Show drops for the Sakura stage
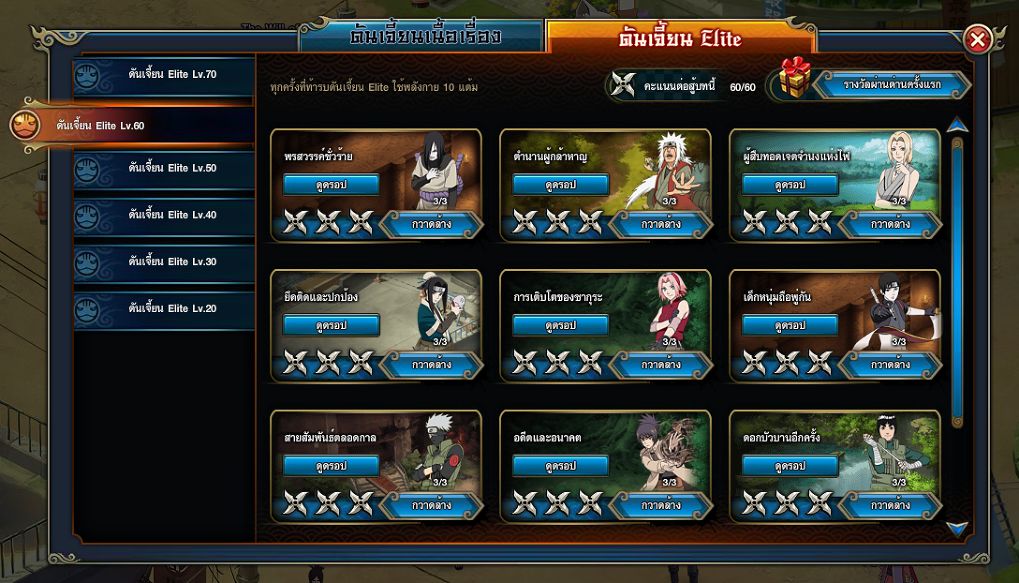Viewport: 1019px width, 583px height. tap(560, 325)
